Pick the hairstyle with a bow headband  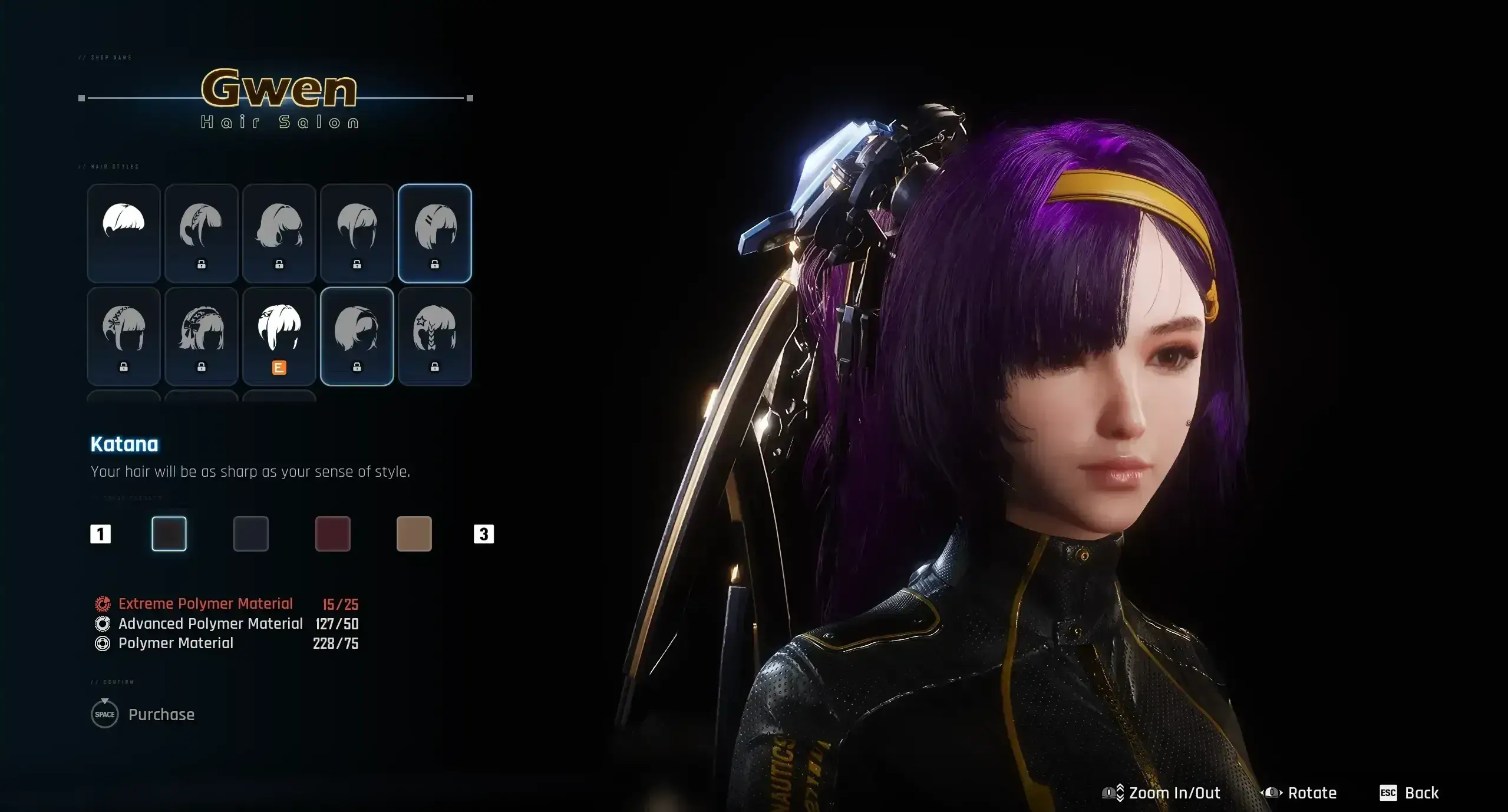202,336
